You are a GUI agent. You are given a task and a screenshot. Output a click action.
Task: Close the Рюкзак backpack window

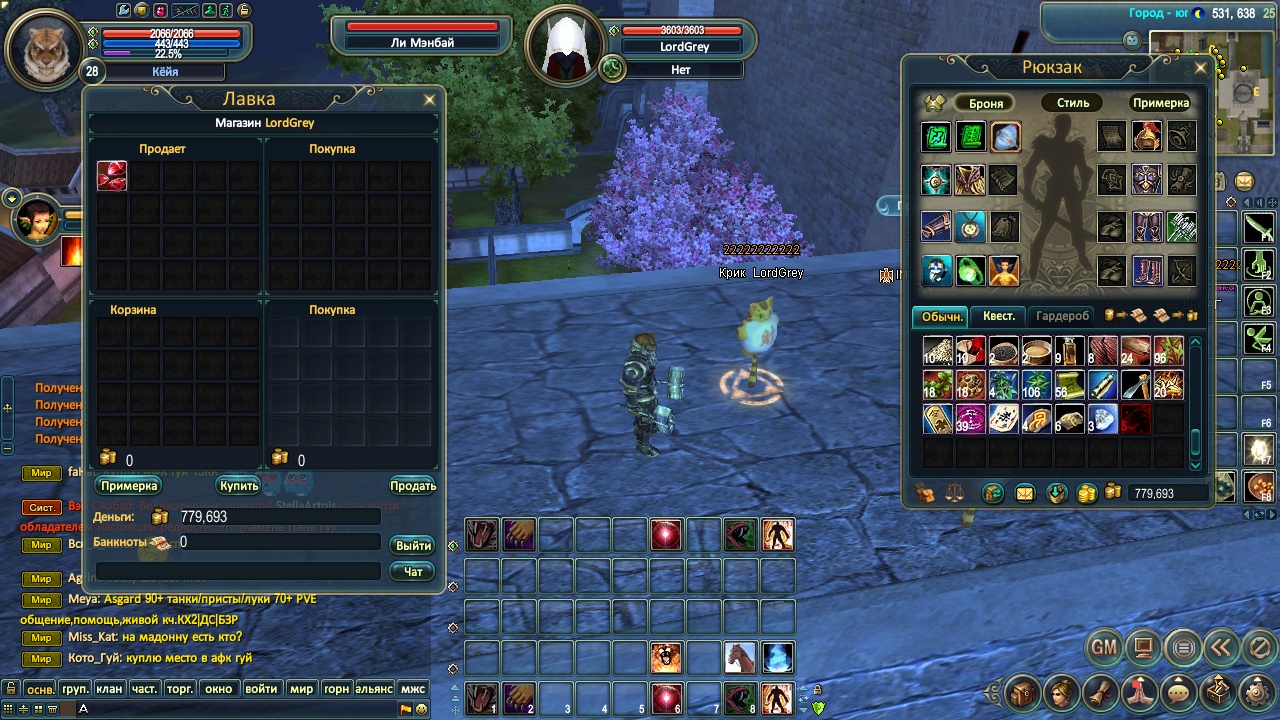coord(1201,68)
